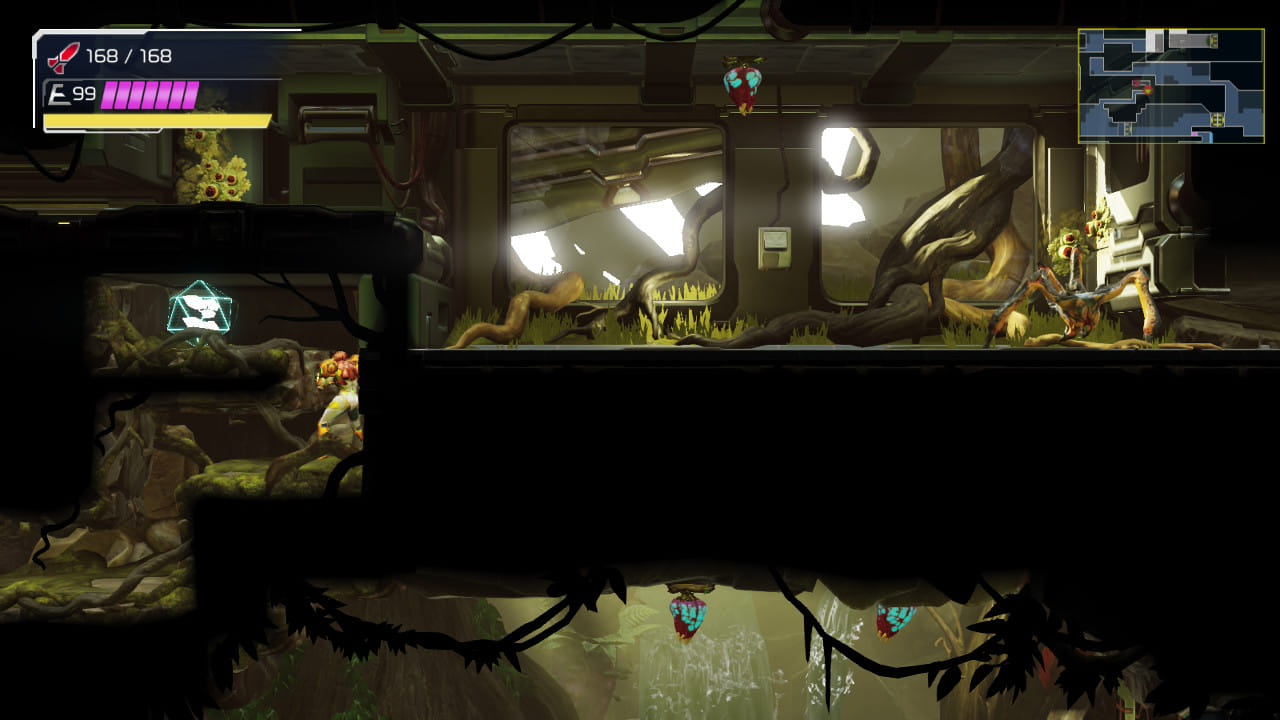Click the pink item dot on the minimap
This screenshot has height=720, width=1280.
point(1195,135)
